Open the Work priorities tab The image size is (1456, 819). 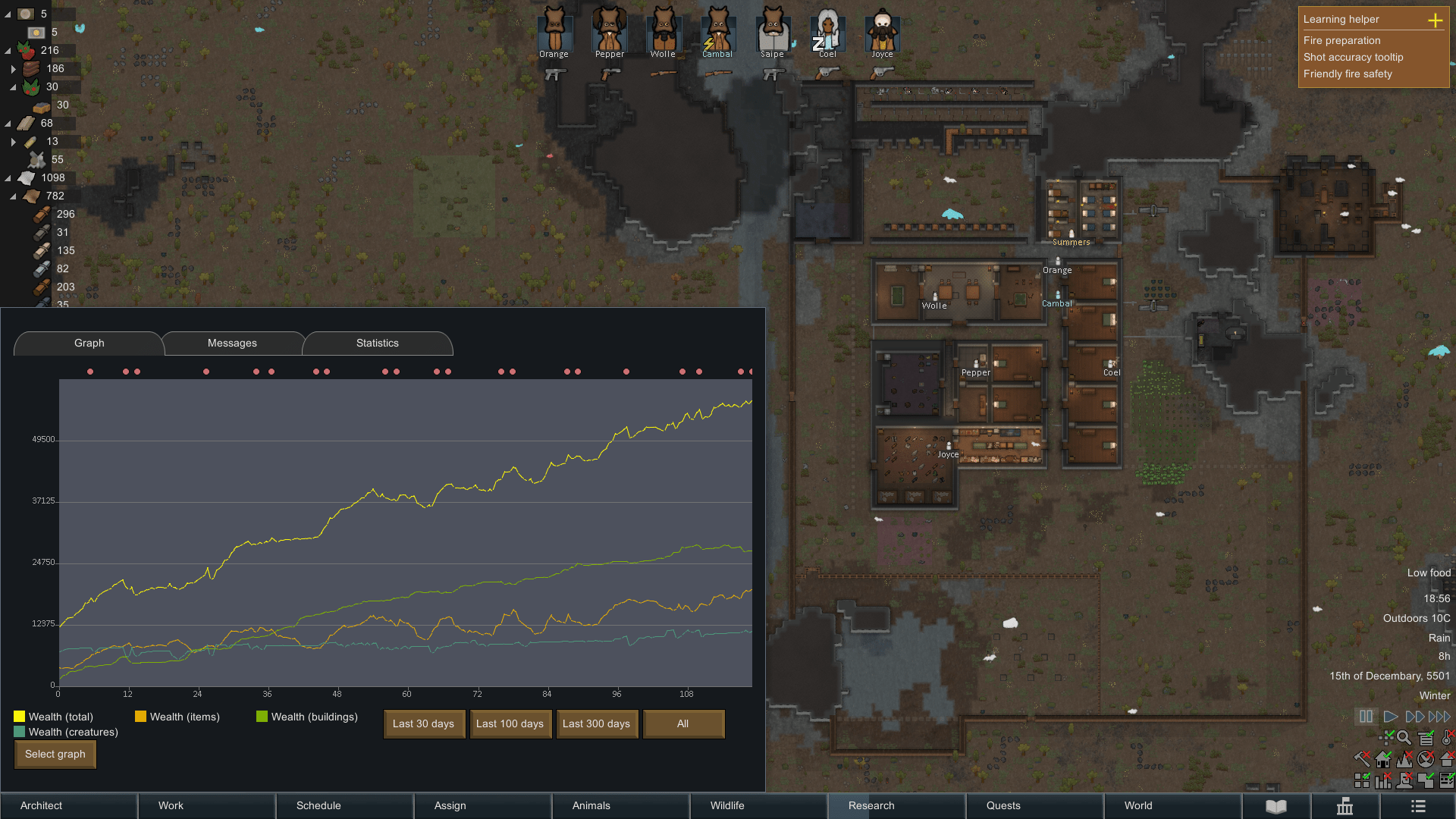coord(171,805)
